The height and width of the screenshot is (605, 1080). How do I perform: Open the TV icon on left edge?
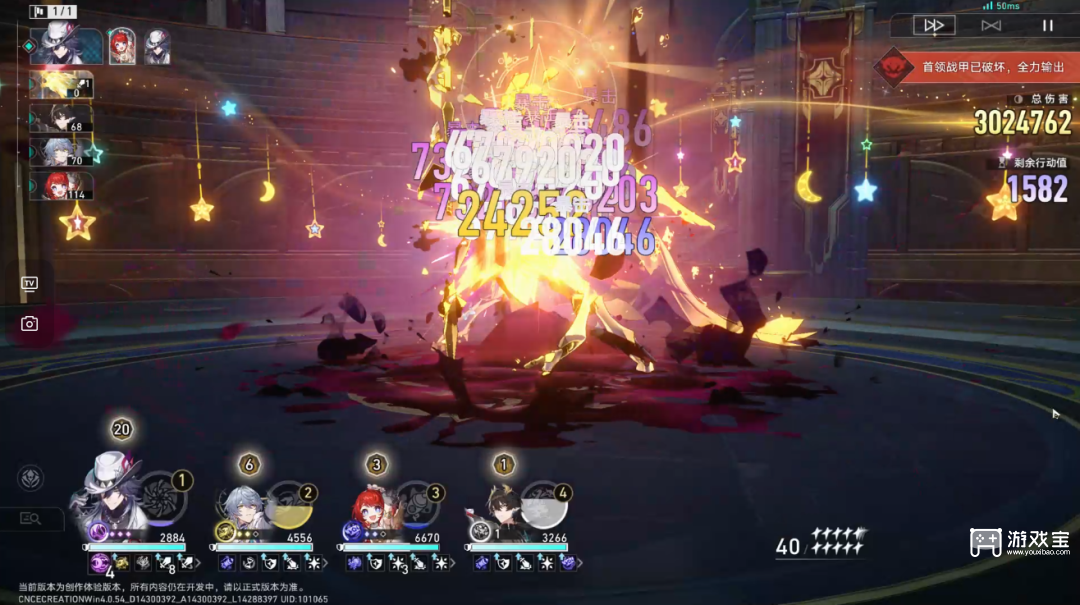pos(29,284)
